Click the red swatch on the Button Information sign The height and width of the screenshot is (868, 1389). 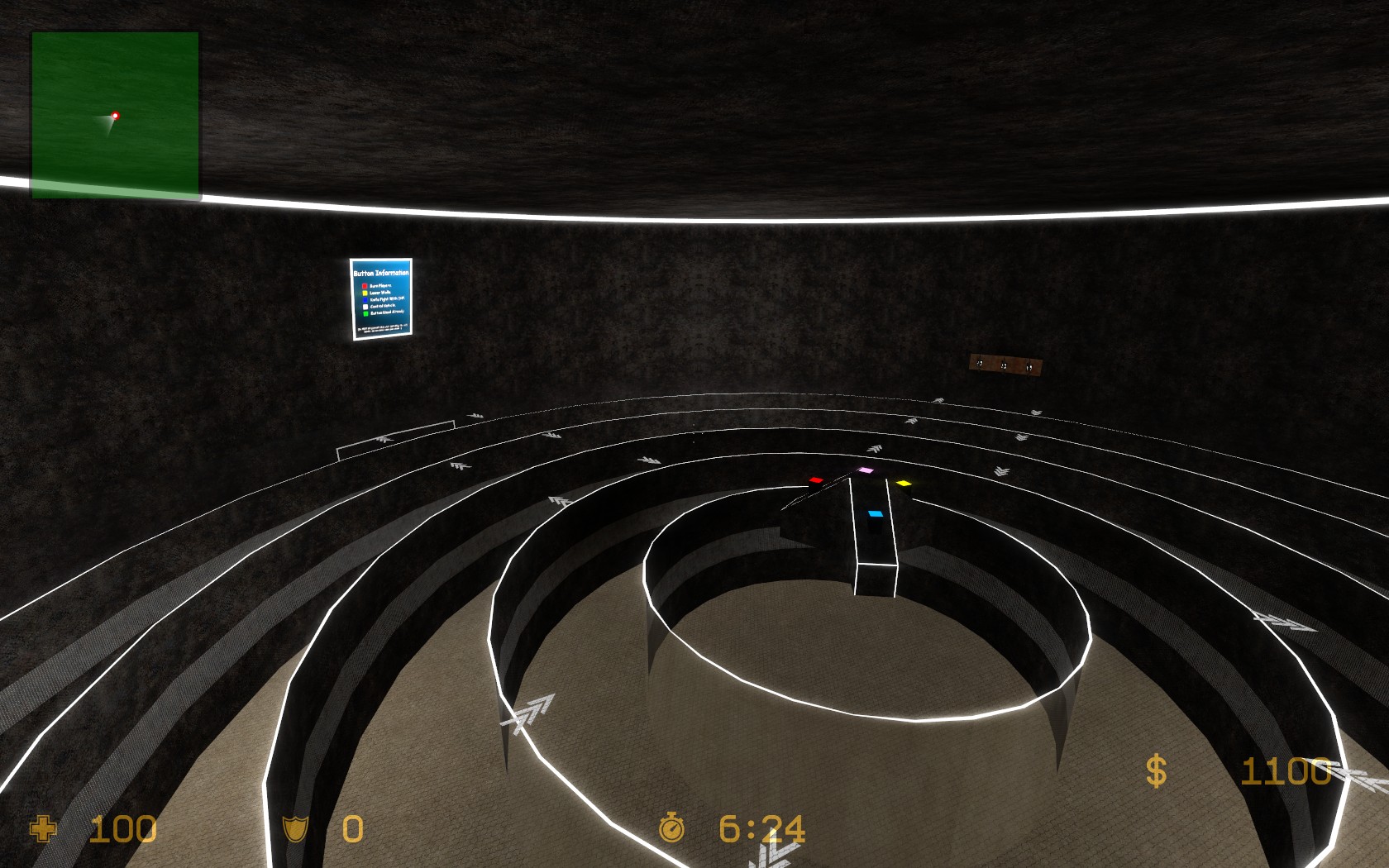365,286
